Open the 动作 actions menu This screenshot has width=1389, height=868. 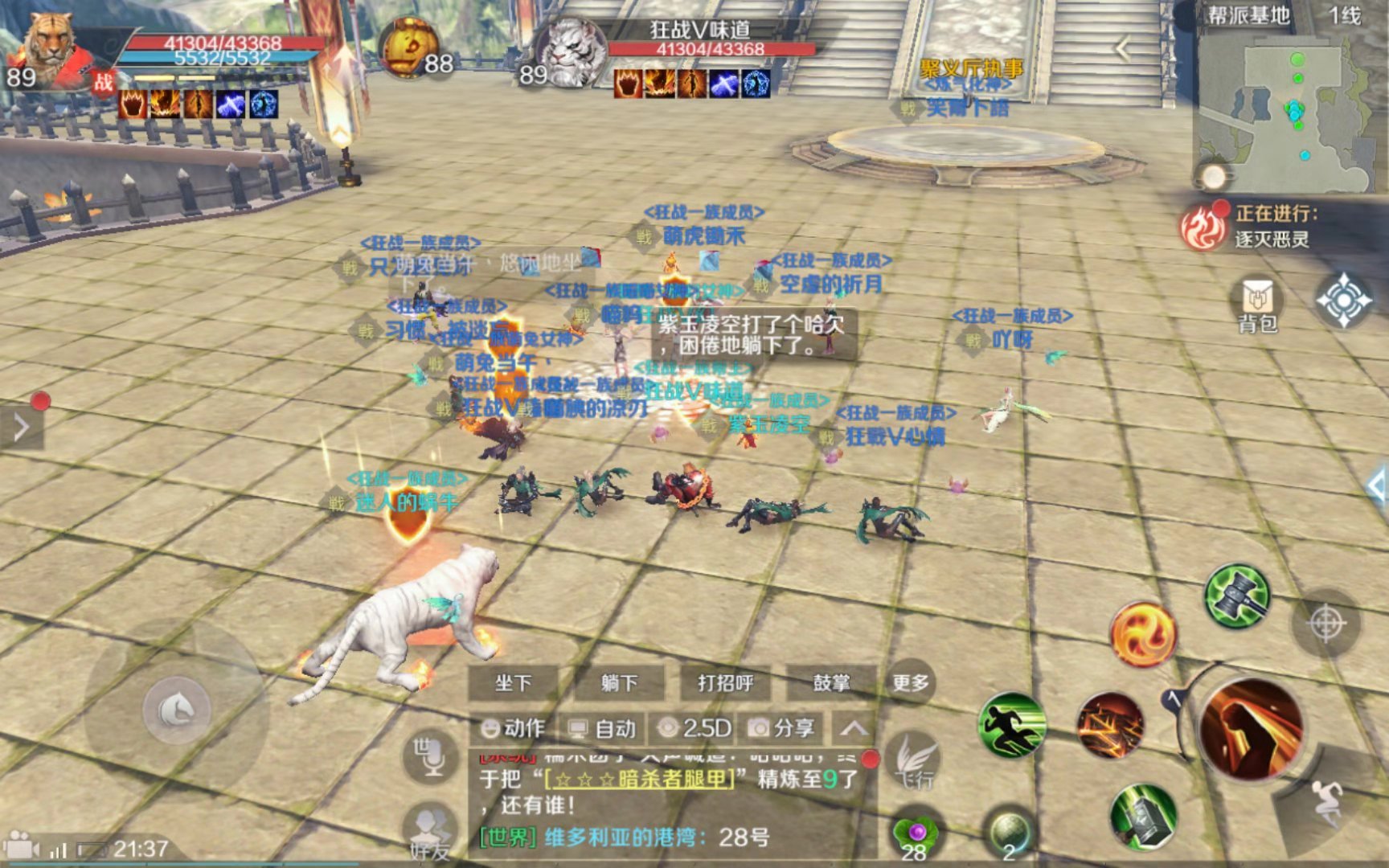click(514, 728)
